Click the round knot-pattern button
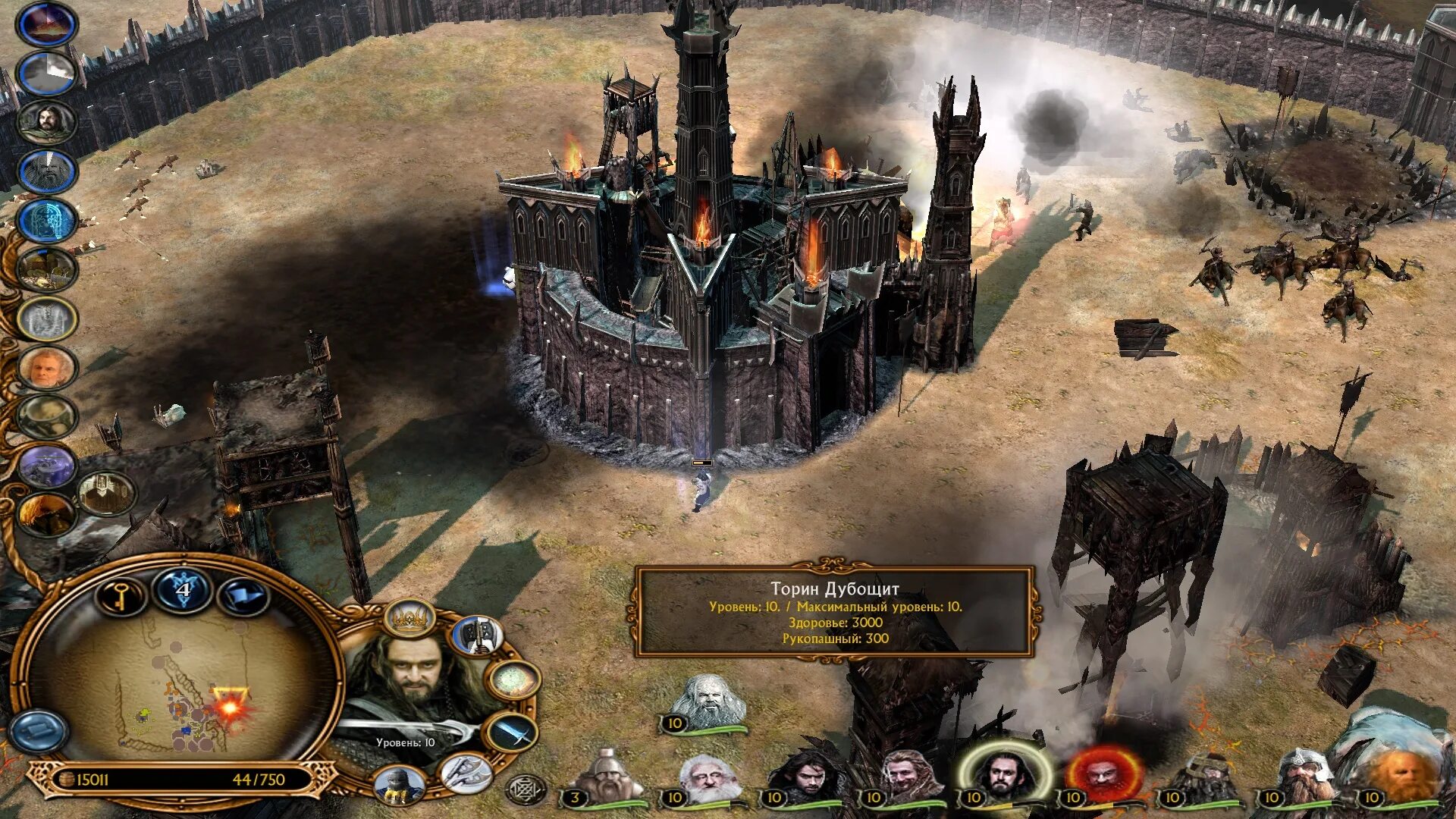This screenshot has width=1456, height=819. click(x=525, y=789)
